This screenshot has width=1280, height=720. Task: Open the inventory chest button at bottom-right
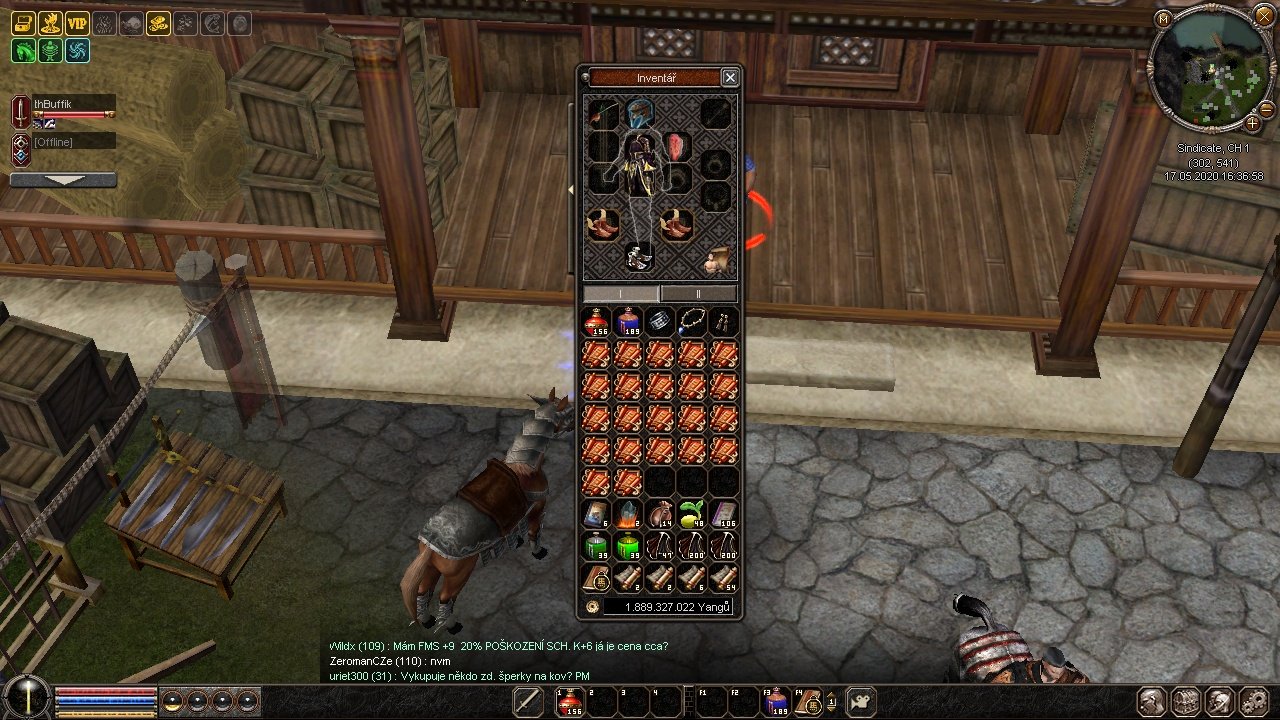1185,700
